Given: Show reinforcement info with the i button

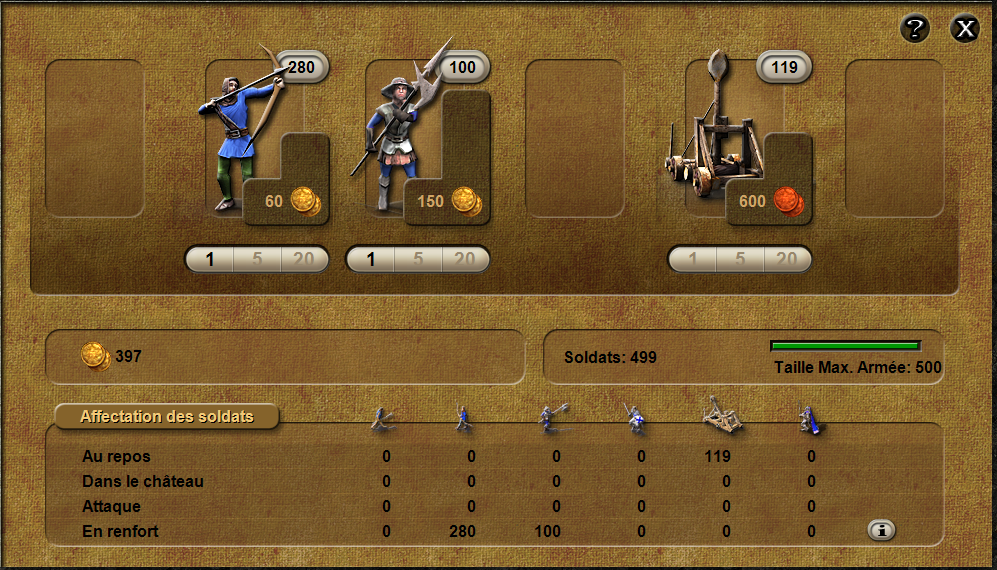Looking at the screenshot, I should pos(881,531).
